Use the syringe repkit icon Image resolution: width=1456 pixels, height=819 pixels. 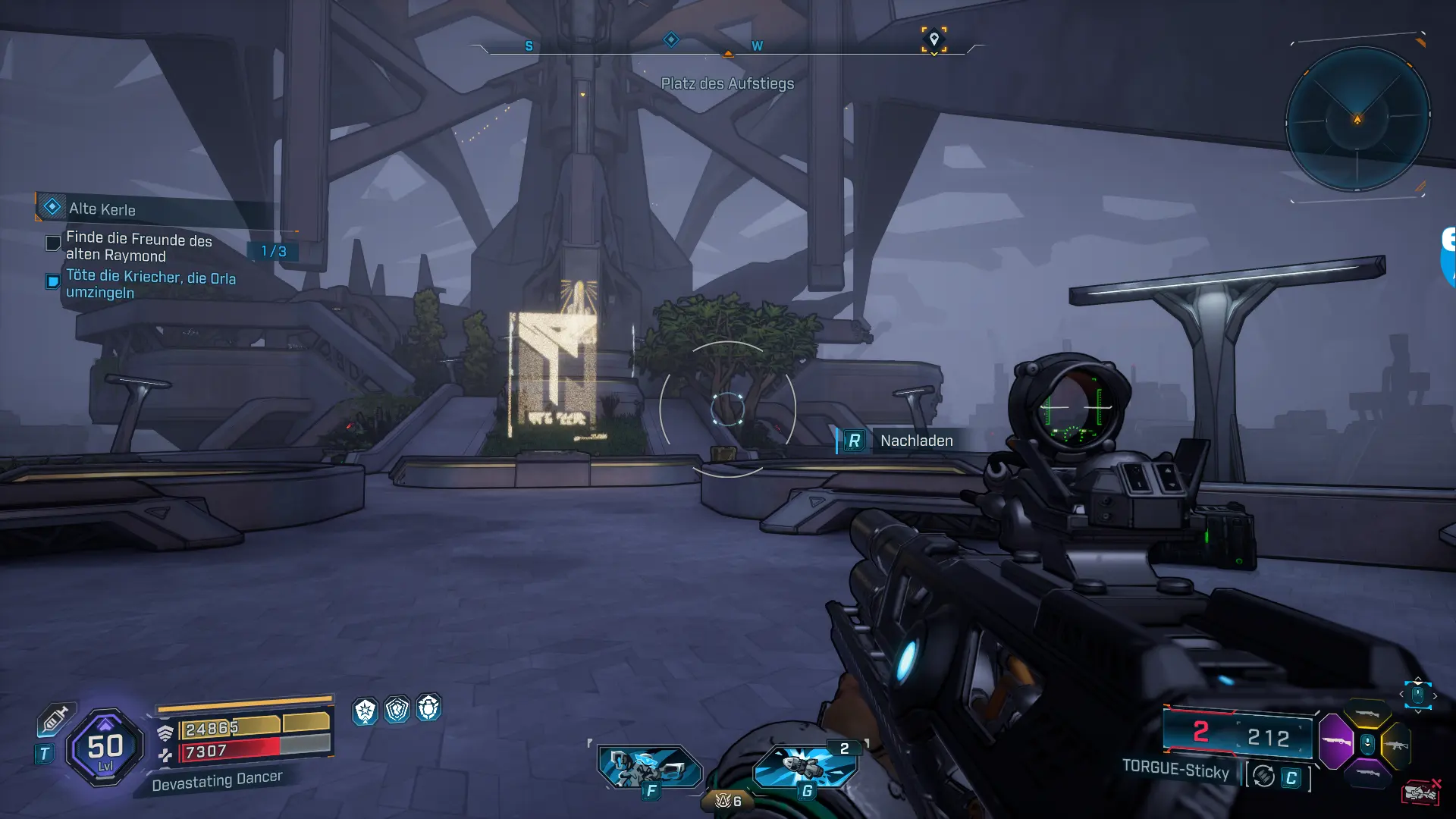(x=55, y=719)
